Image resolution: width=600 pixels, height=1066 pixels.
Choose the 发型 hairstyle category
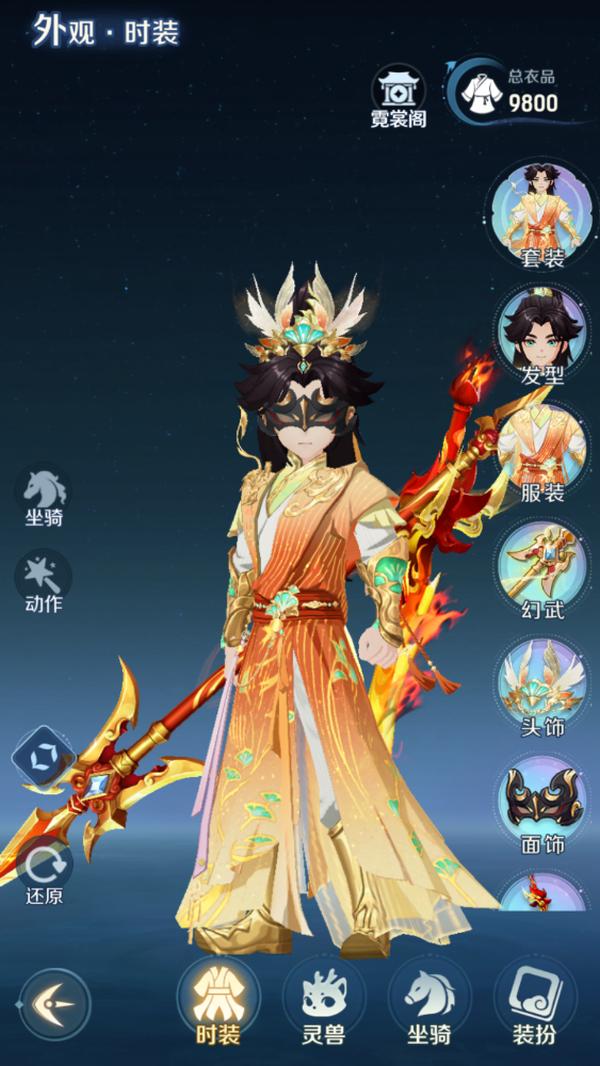[x=542, y=334]
